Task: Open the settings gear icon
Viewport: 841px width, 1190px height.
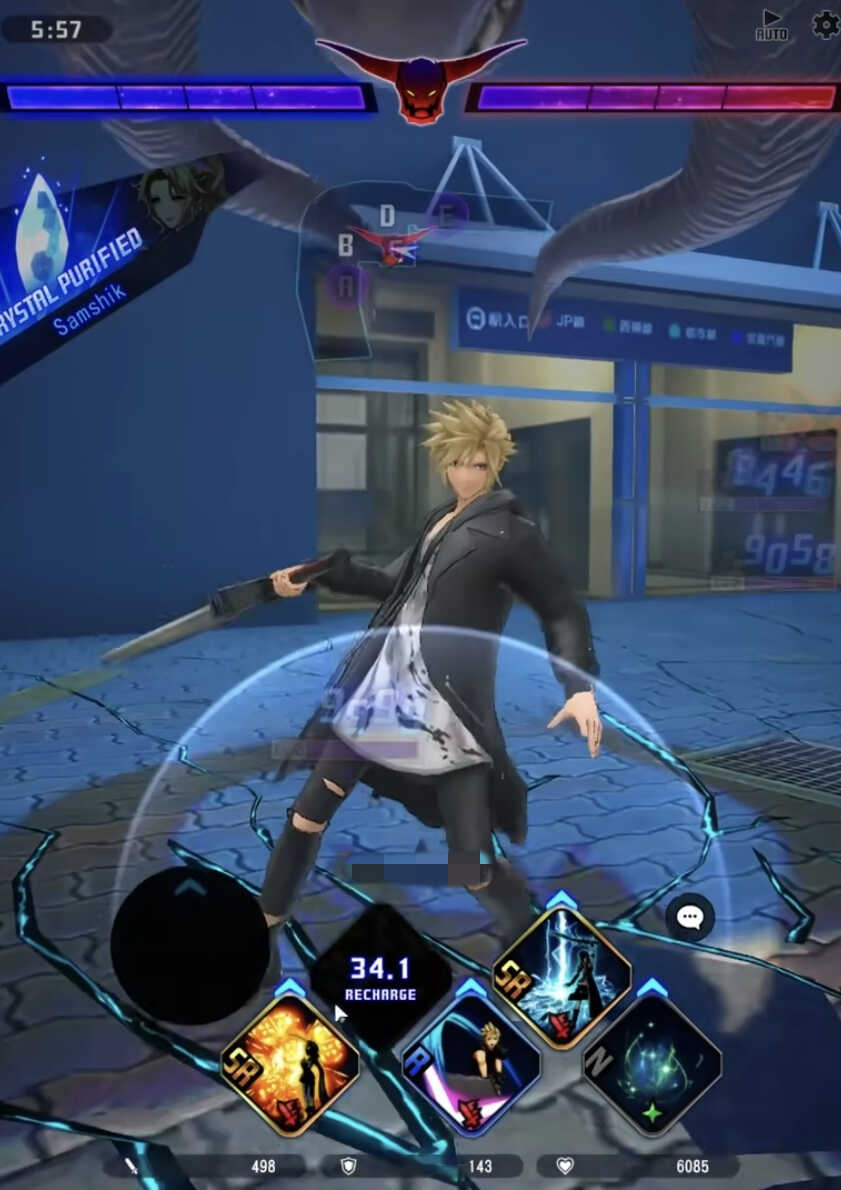Action: click(x=826, y=24)
